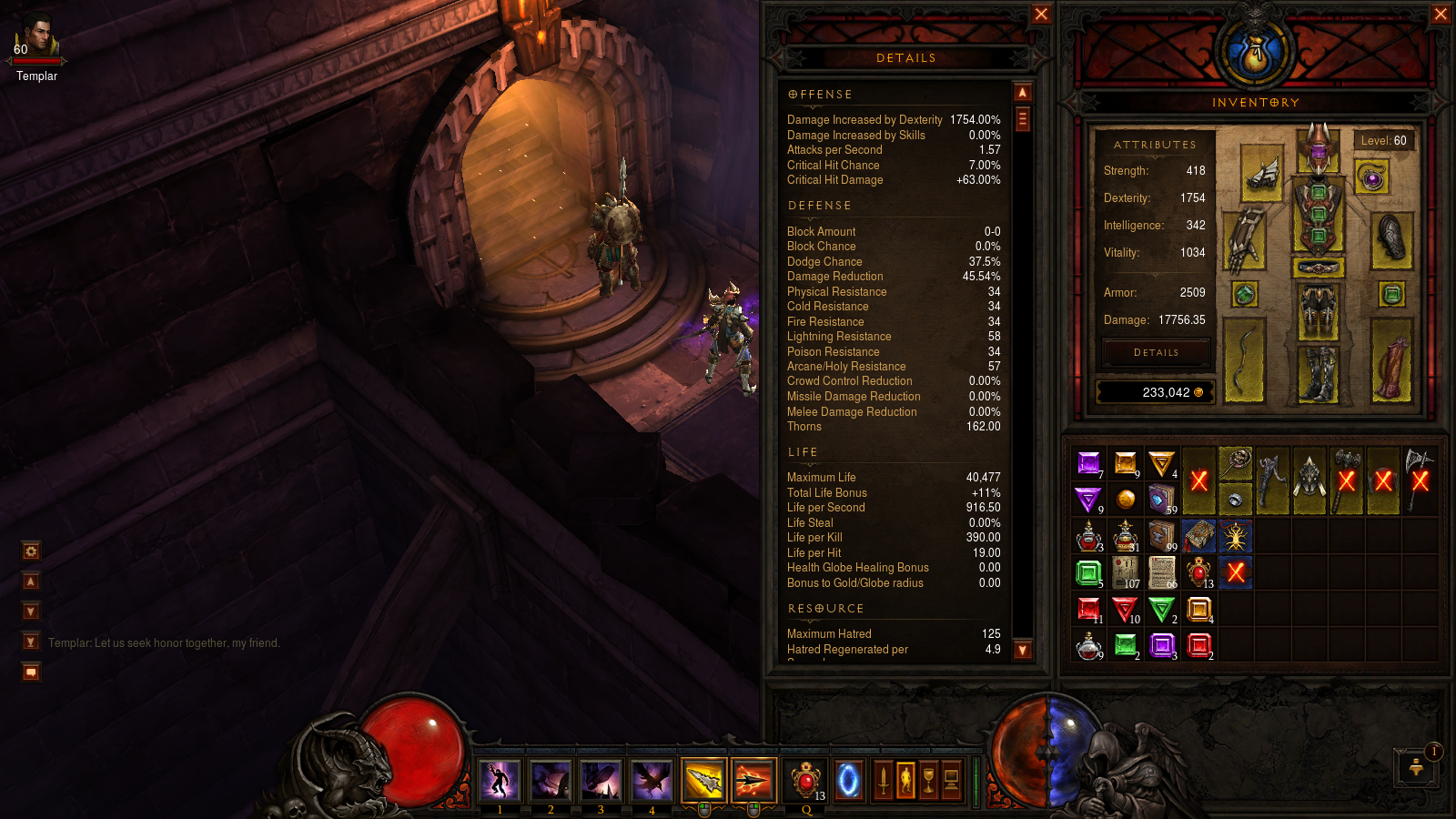
Task: Select the equipped belt slot
Action: [1318, 268]
